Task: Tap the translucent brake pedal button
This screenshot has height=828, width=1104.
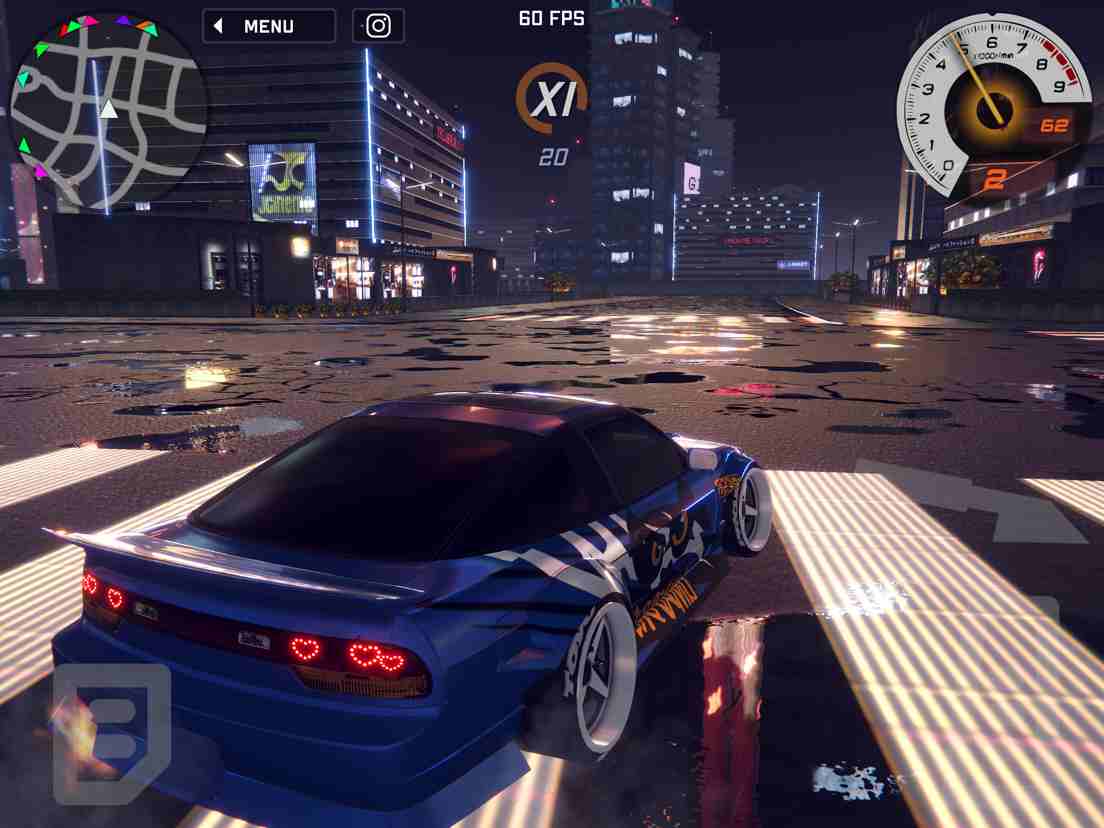Action: tap(111, 734)
